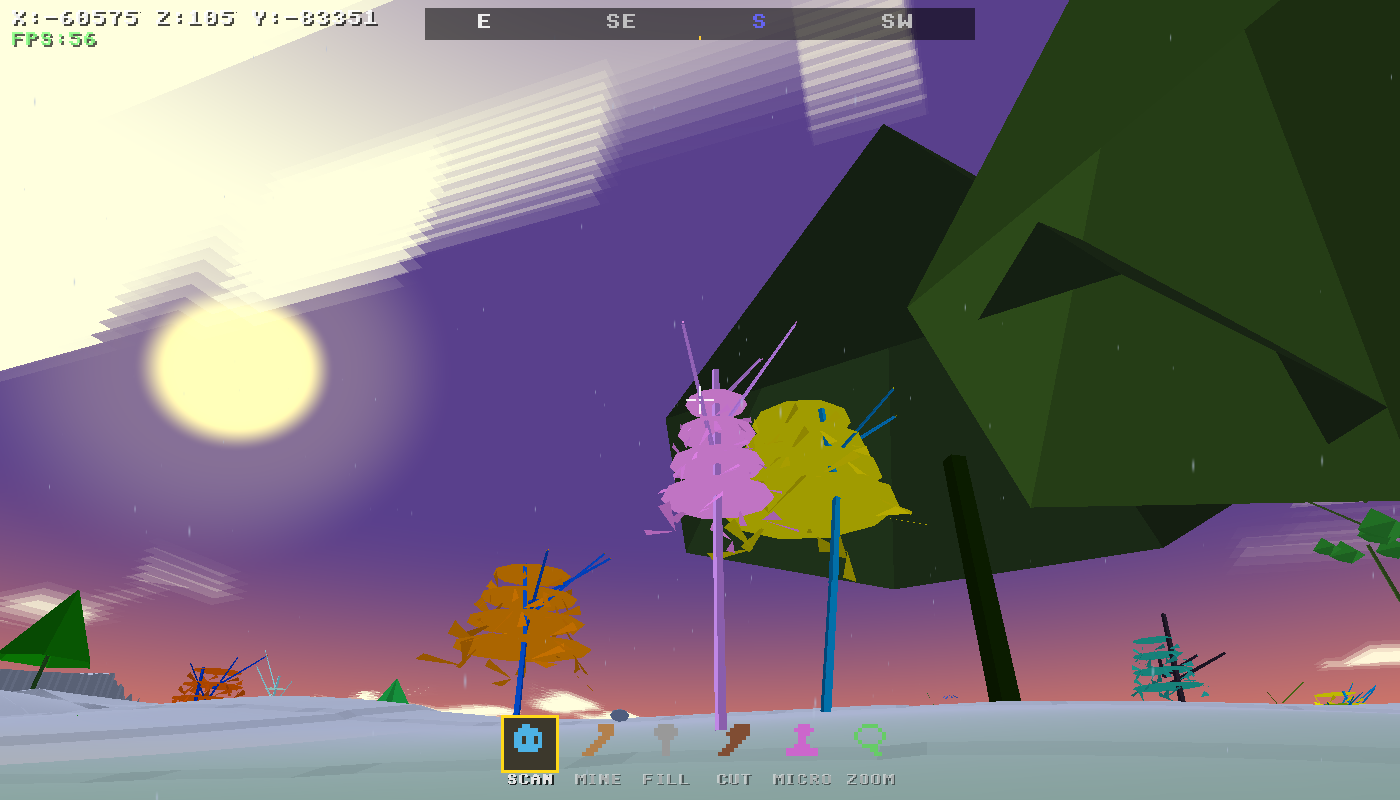Select the SCAN robot tool icon
This screenshot has height=800, width=1400.
click(530, 742)
